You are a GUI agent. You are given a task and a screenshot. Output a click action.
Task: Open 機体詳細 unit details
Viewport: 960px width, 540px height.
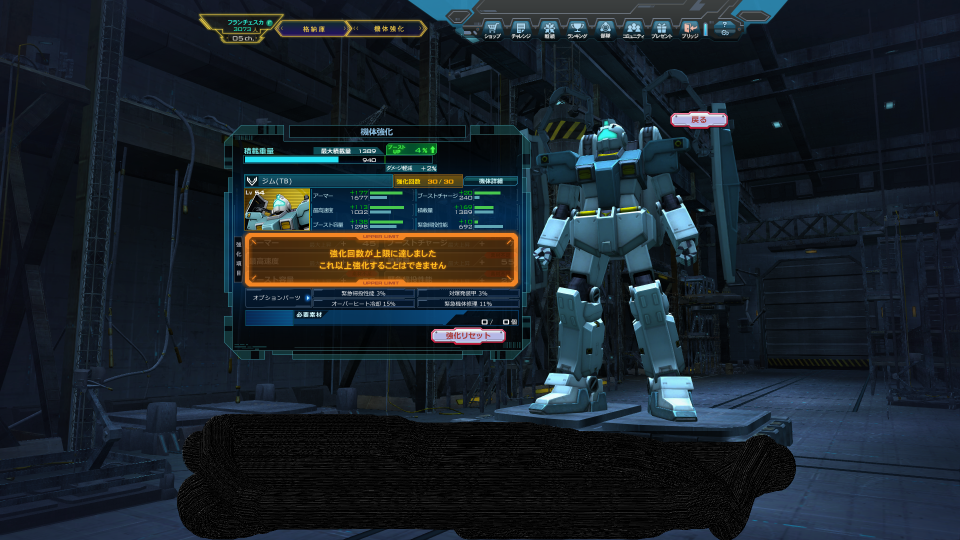click(490, 181)
